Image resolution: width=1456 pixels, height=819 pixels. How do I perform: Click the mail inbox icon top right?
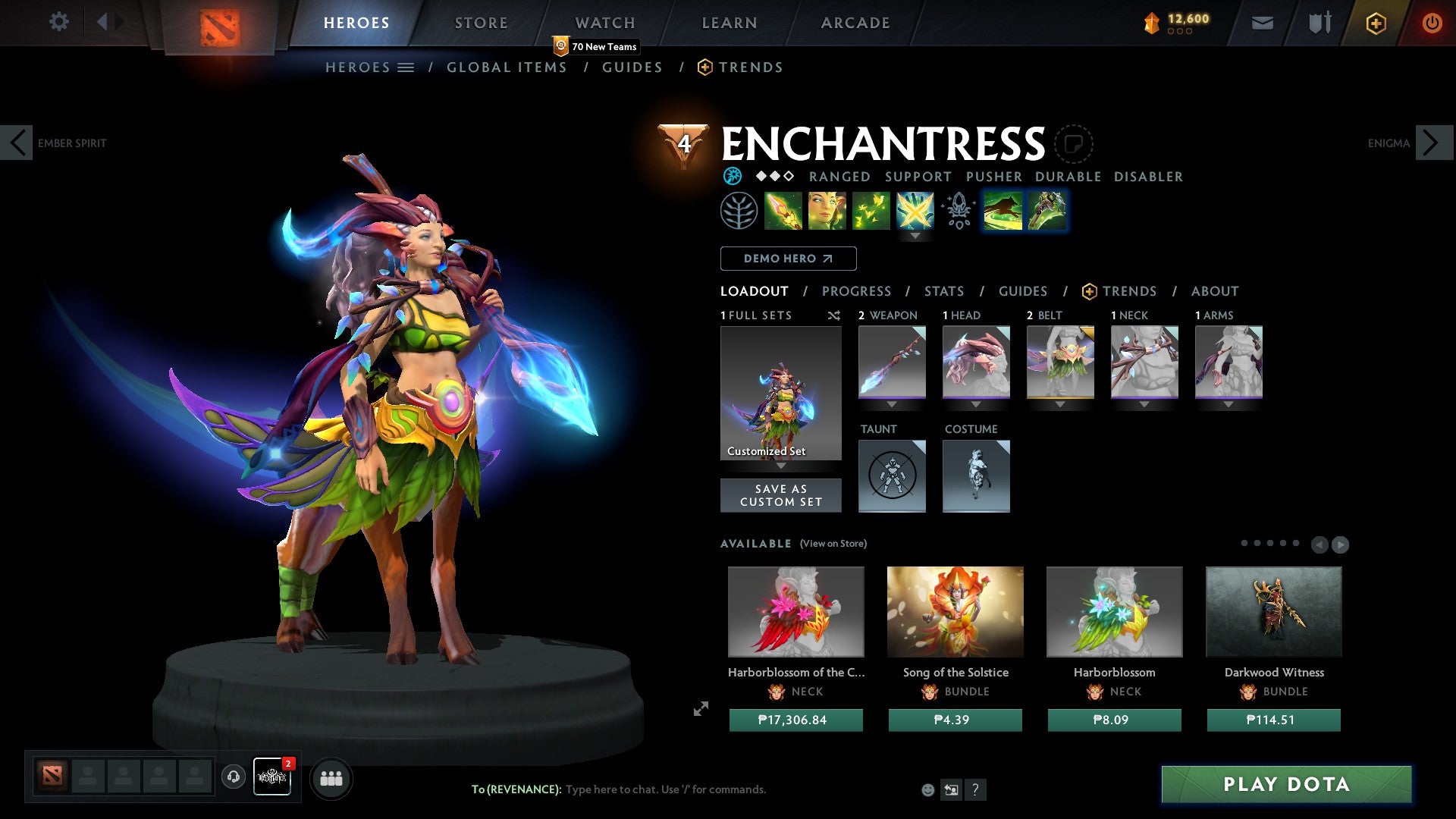(1262, 23)
